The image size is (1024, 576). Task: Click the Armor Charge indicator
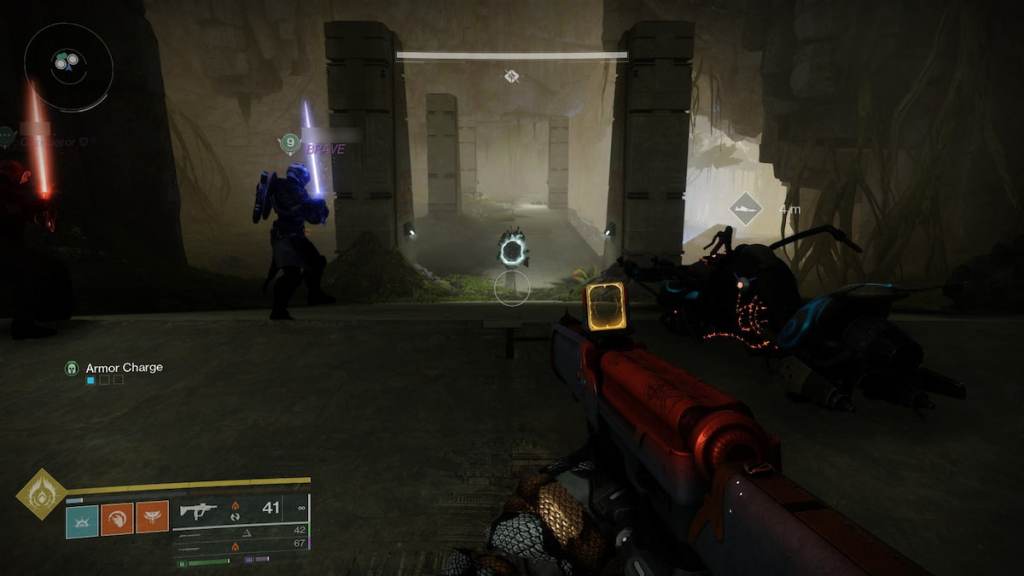pyautogui.click(x=114, y=368)
